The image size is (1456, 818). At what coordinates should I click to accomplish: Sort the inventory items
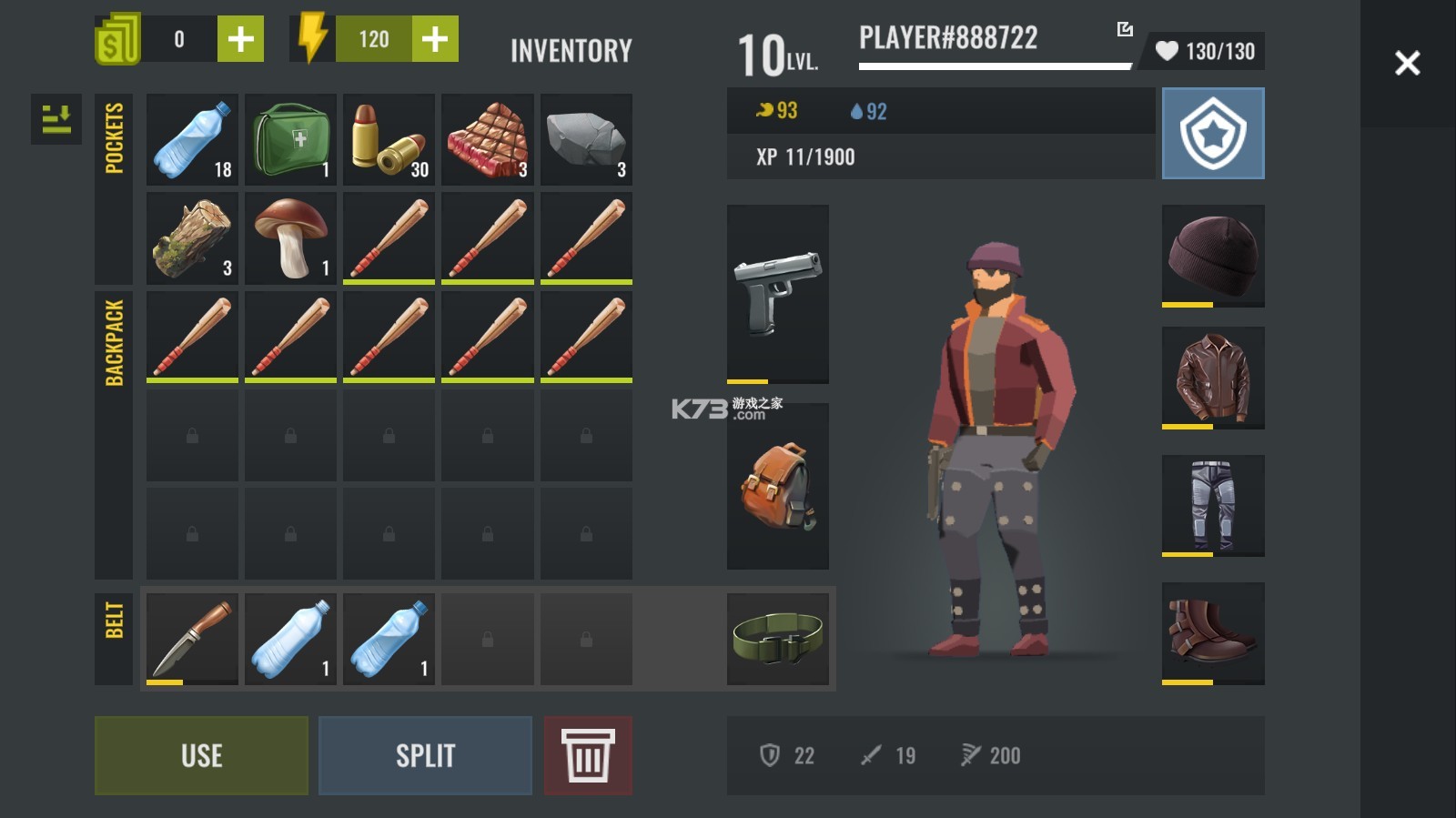click(x=56, y=119)
